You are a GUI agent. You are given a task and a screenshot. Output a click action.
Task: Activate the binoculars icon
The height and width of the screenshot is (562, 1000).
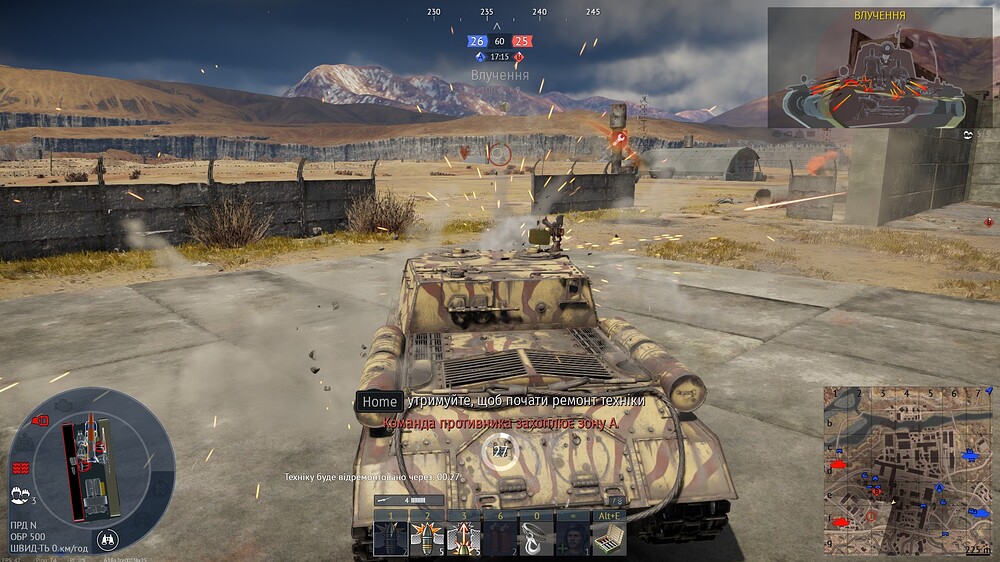click(108, 539)
